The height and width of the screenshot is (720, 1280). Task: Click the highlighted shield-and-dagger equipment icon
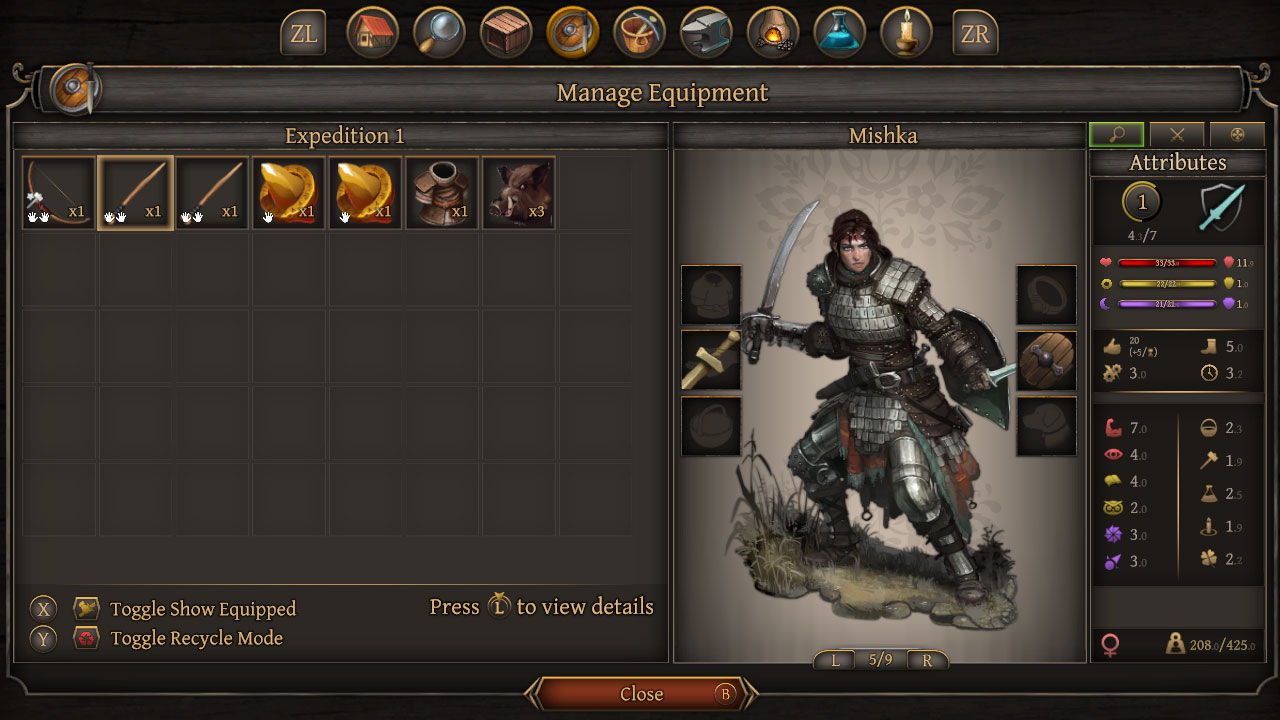tap(572, 32)
